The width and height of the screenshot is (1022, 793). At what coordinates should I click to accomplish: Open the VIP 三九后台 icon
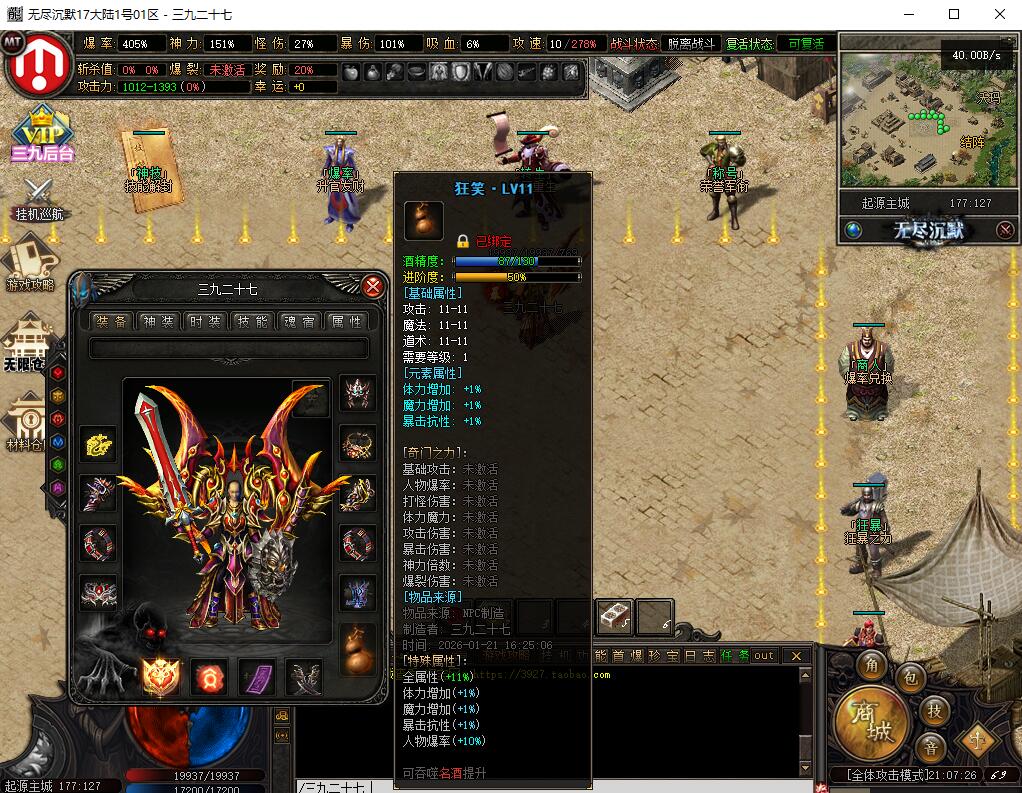[42, 134]
